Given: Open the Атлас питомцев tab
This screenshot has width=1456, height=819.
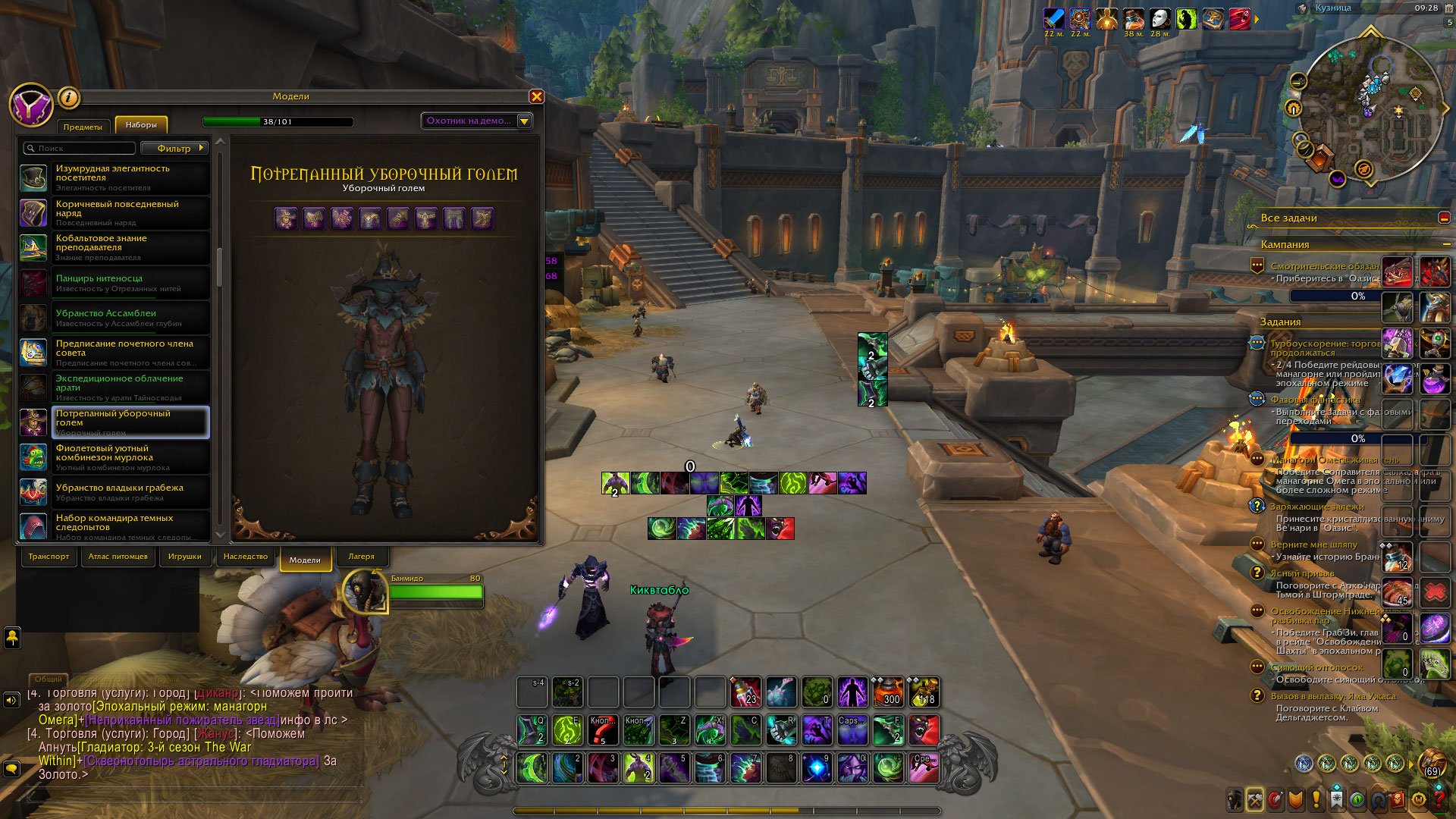Looking at the screenshot, I should (118, 557).
